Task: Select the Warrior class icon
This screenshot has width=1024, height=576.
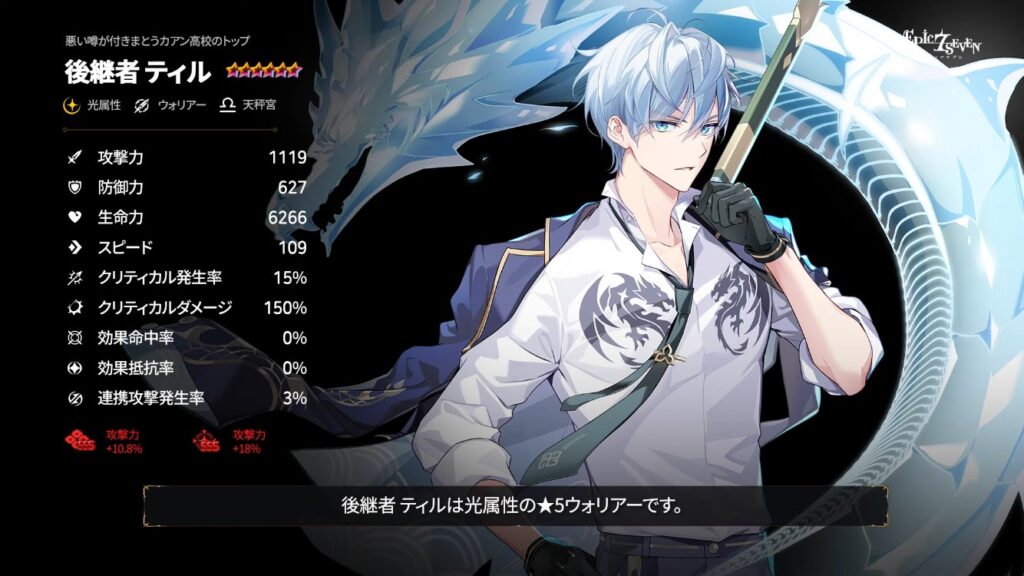Action: pyautogui.click(x=143, y=105)
